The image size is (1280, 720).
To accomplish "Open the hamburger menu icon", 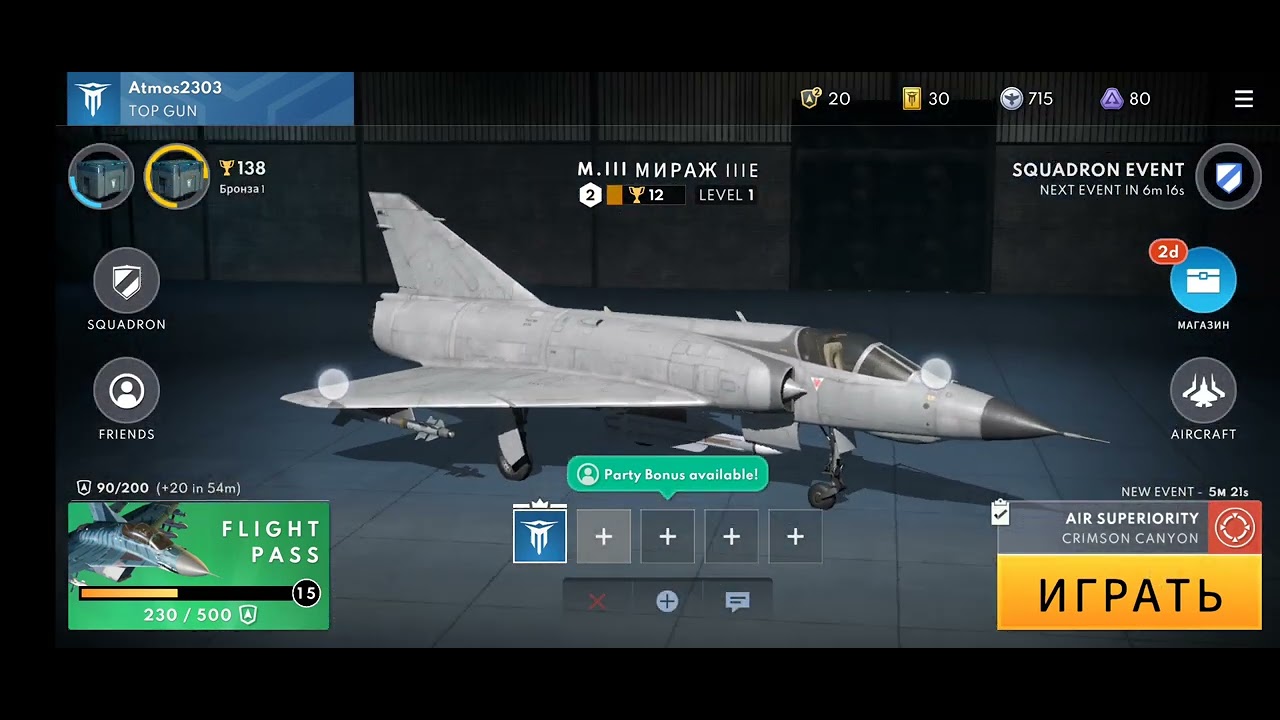I will pos(1244,99).
